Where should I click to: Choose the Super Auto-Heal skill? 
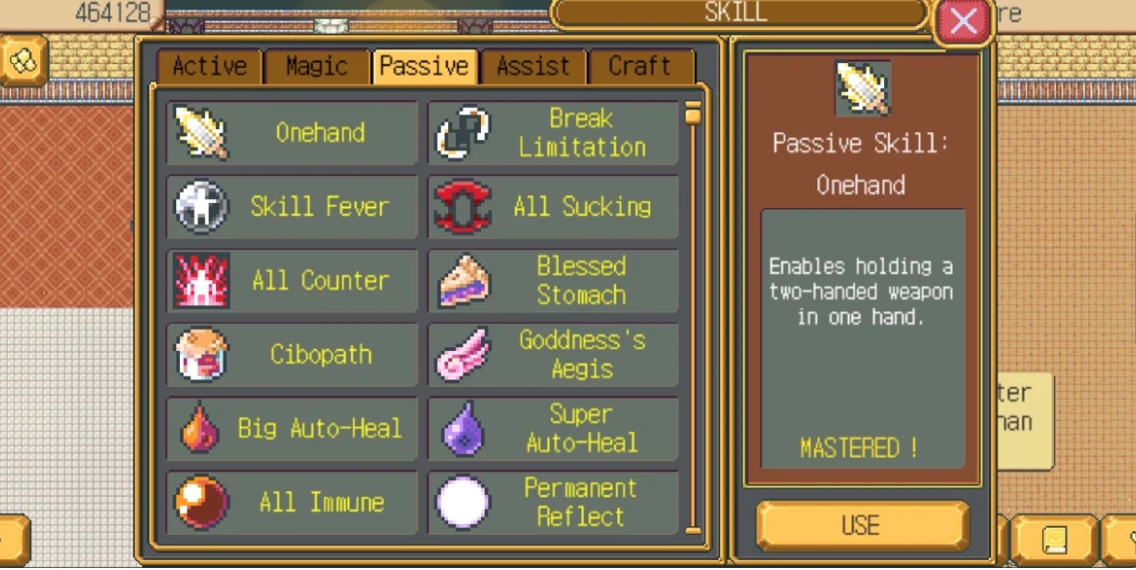coord(554,429)
